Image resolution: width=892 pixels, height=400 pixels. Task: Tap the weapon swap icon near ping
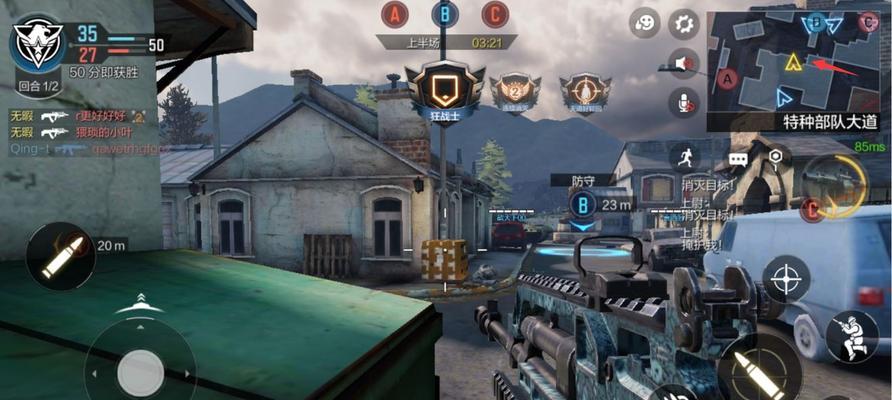click(834, 187)
